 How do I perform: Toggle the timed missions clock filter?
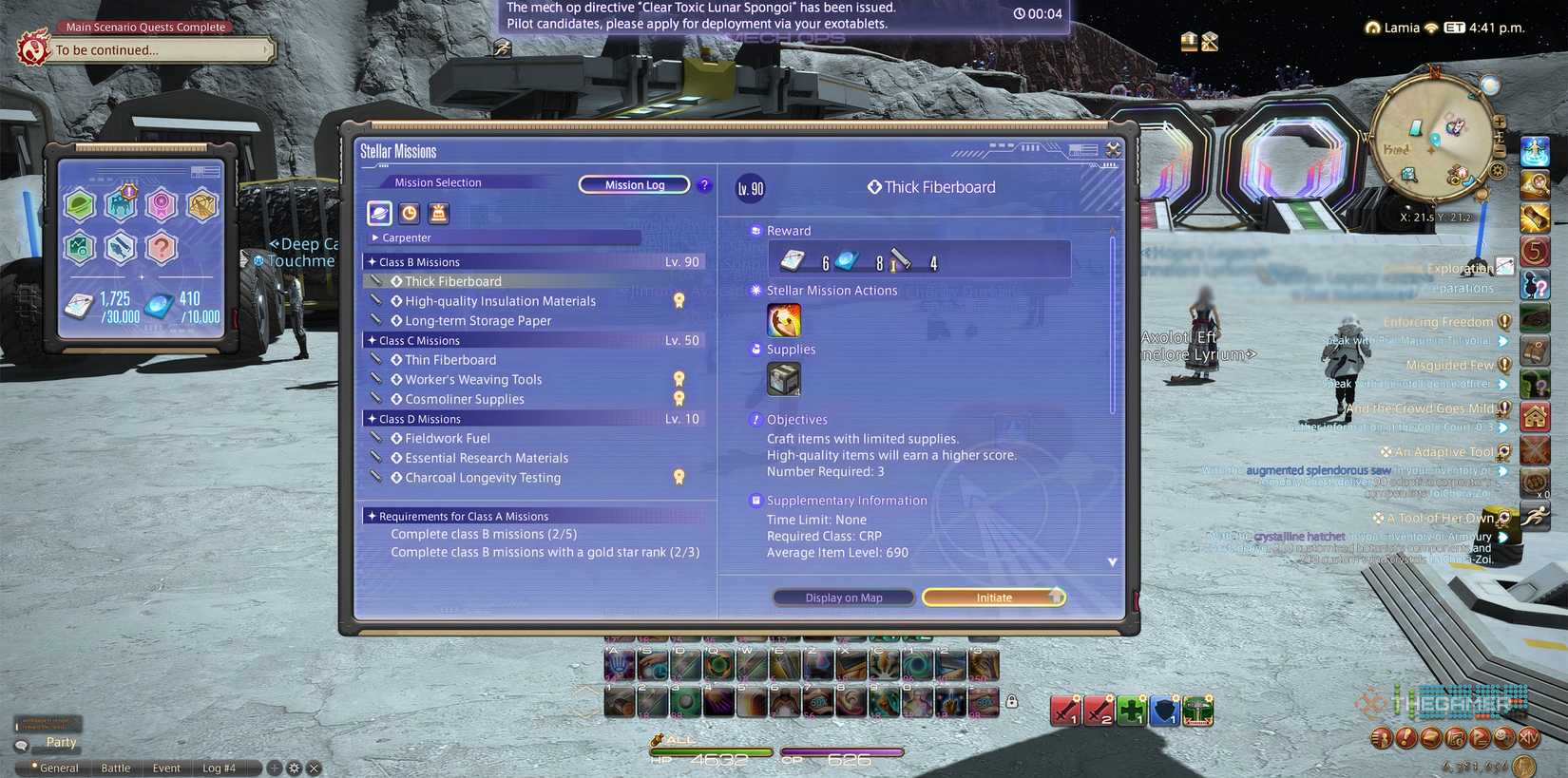point(409,214)
